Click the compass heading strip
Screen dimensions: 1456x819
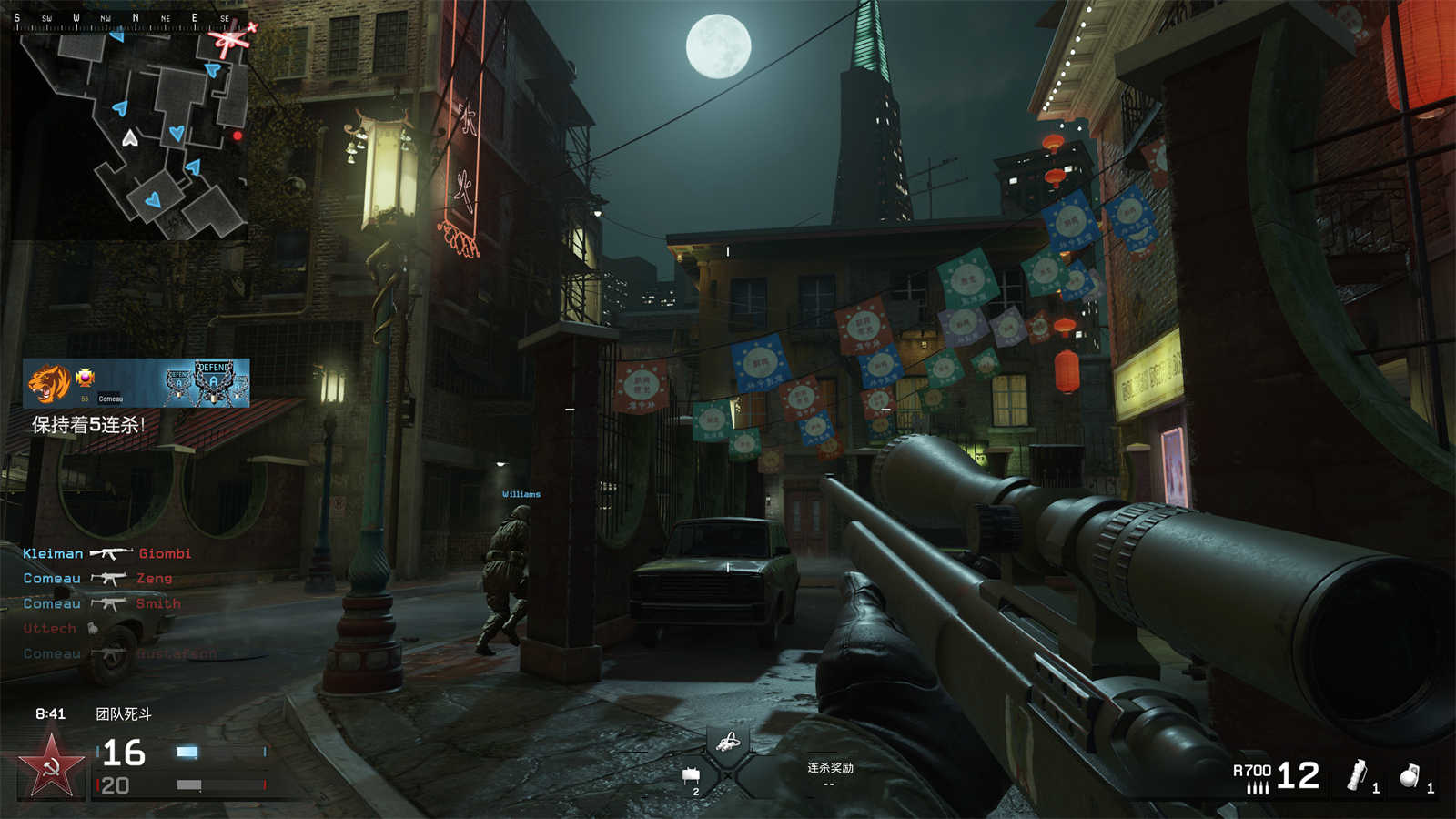point(127,19)
